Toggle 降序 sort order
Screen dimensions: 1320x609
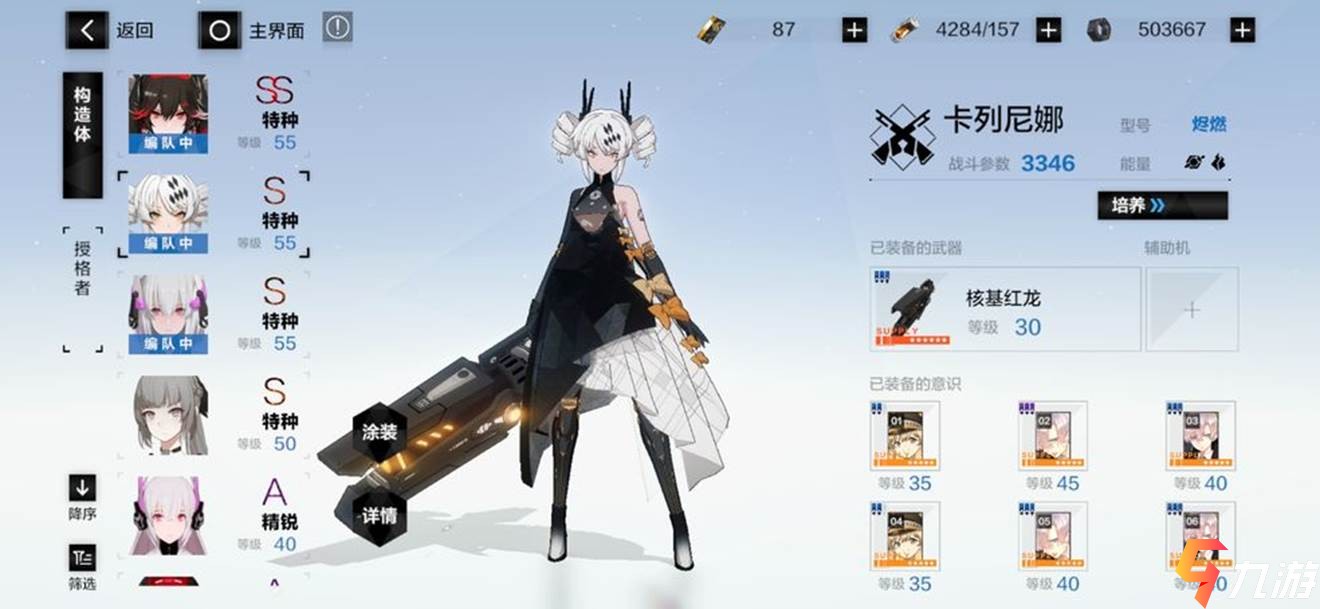click(82, 497)
